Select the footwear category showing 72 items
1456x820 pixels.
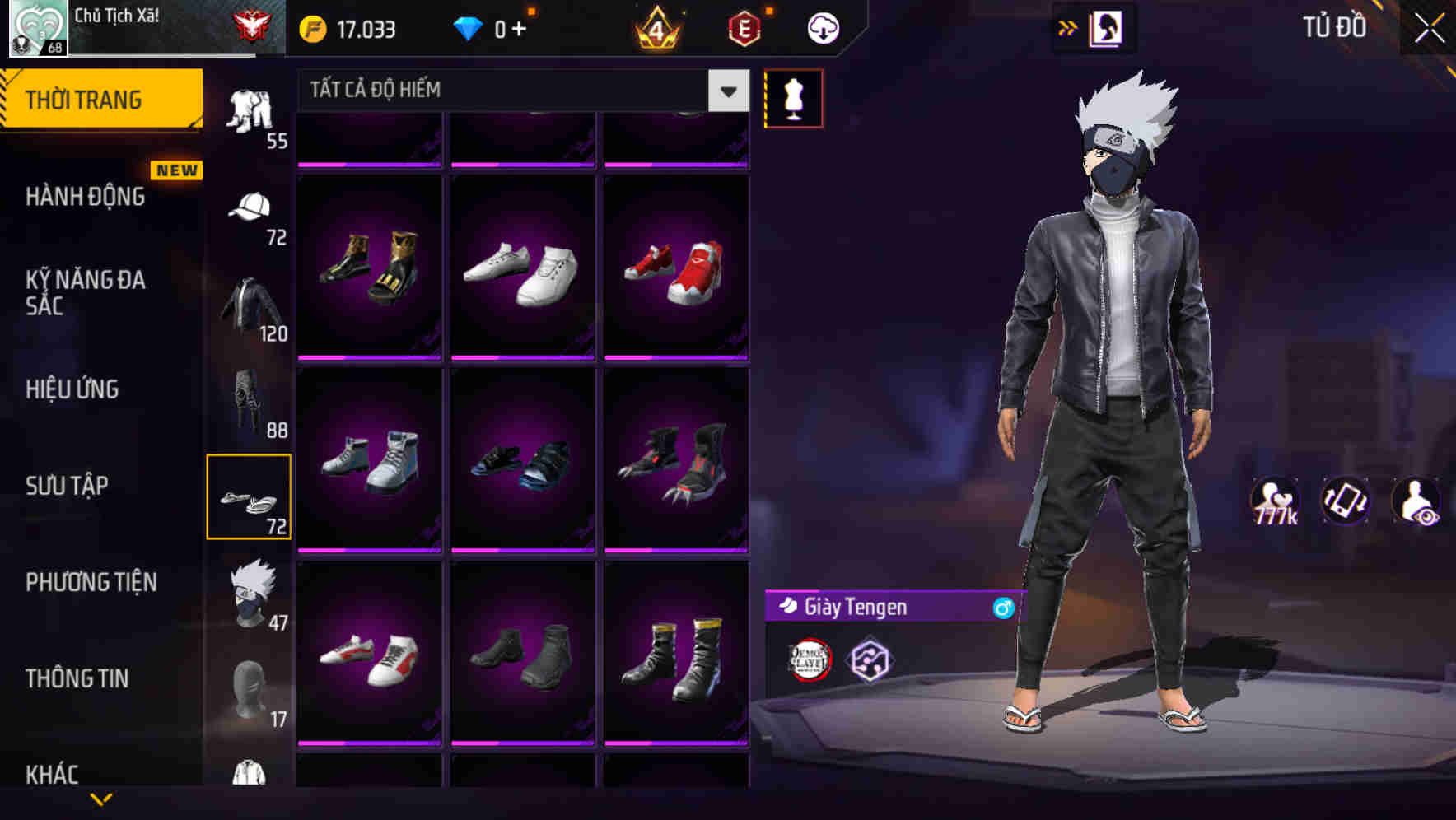250,496
